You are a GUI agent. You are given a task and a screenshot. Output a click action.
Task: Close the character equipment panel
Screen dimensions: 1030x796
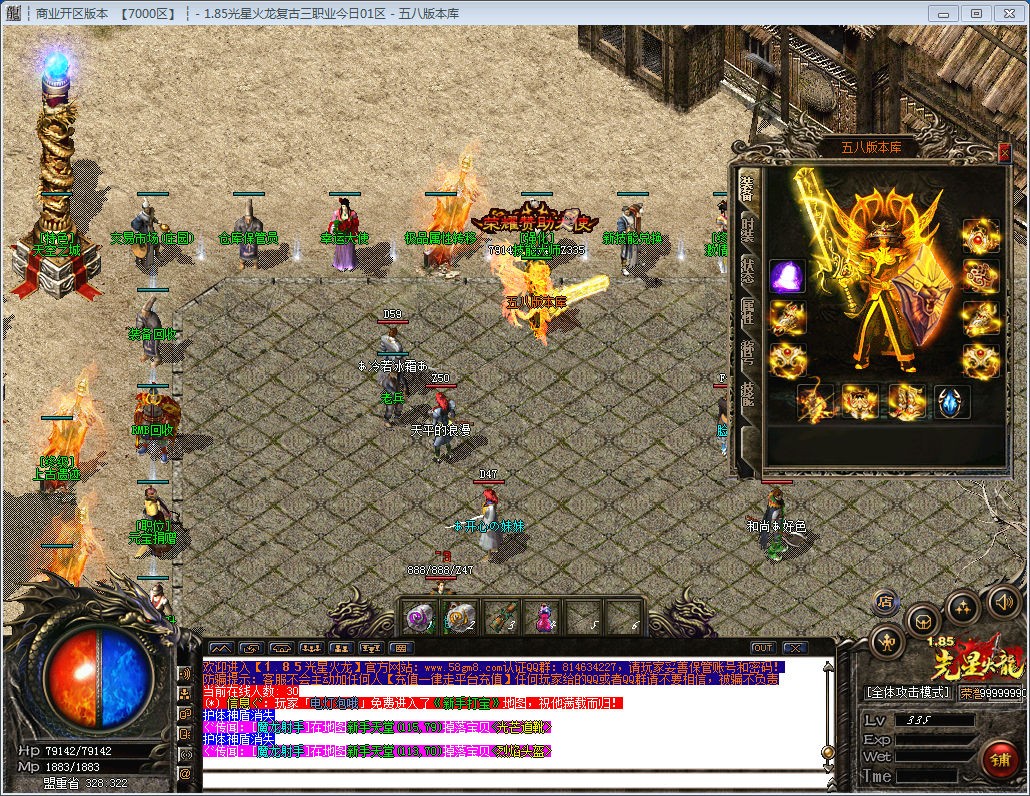pos(1004,152)
